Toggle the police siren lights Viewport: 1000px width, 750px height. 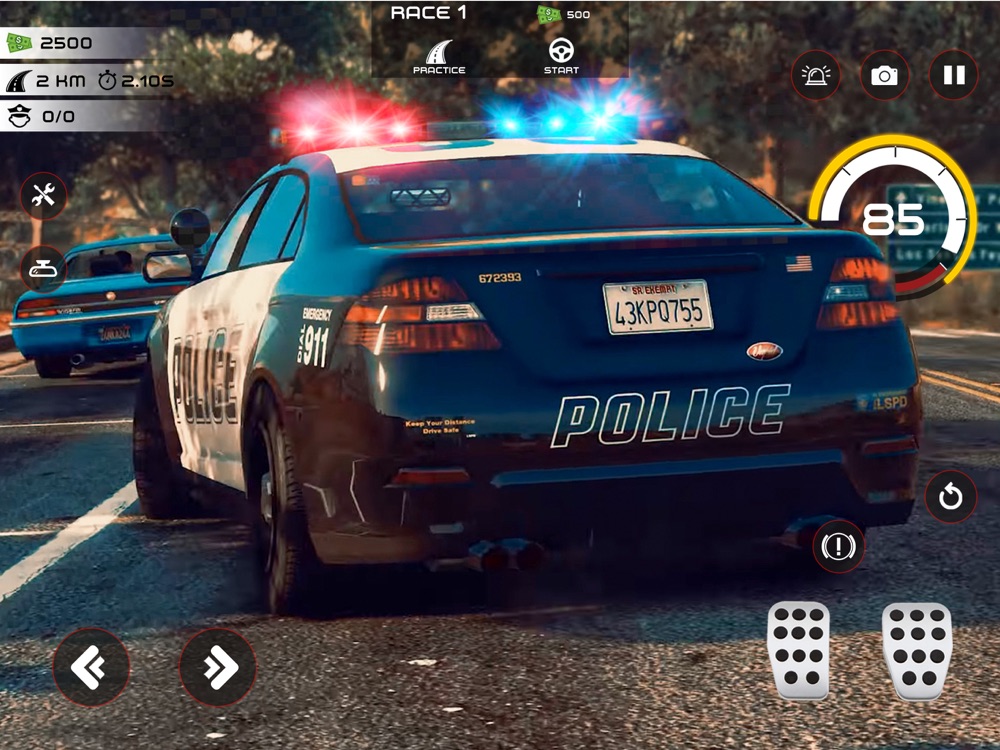(816, 76)
